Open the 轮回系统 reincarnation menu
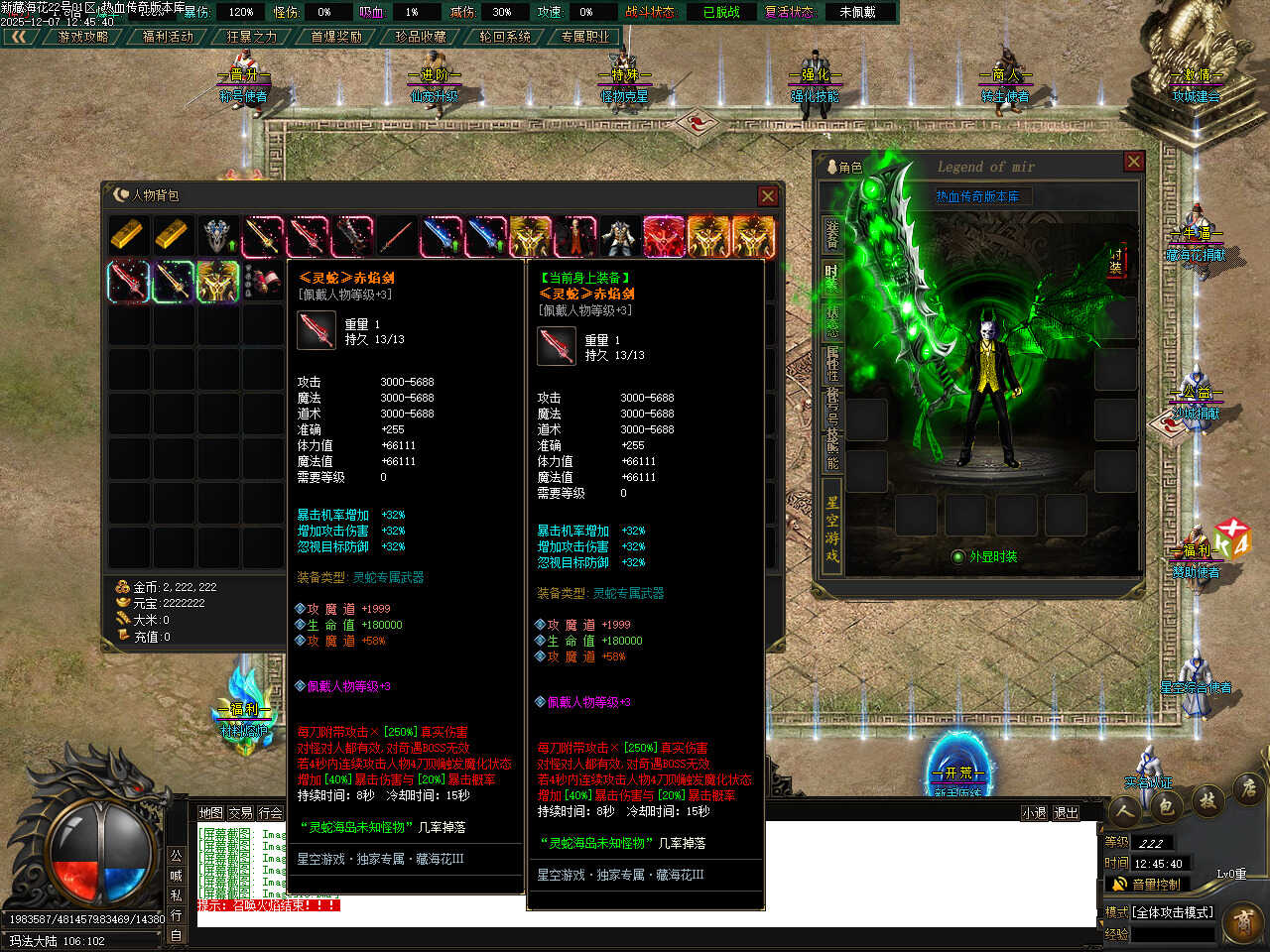The height and width of the screenshot is (952, 1270). click(x=505, y=37)
